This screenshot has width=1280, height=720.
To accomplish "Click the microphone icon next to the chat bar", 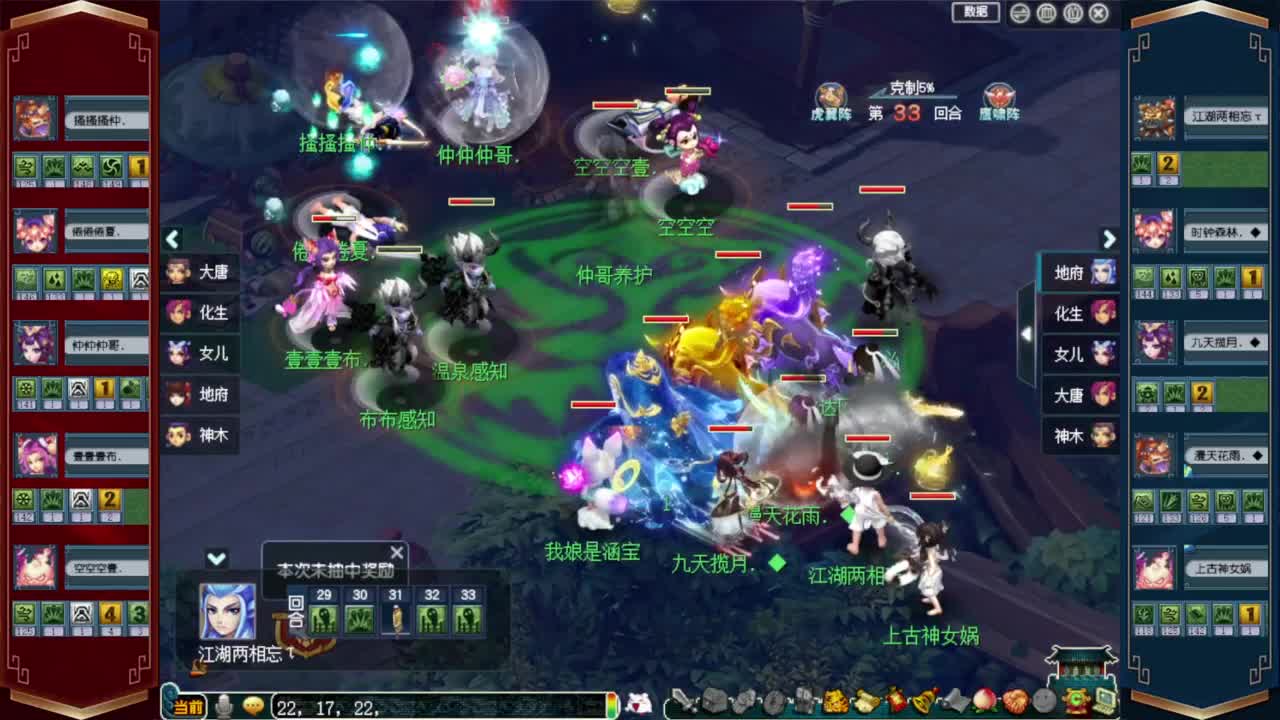I will click(224, 705).
